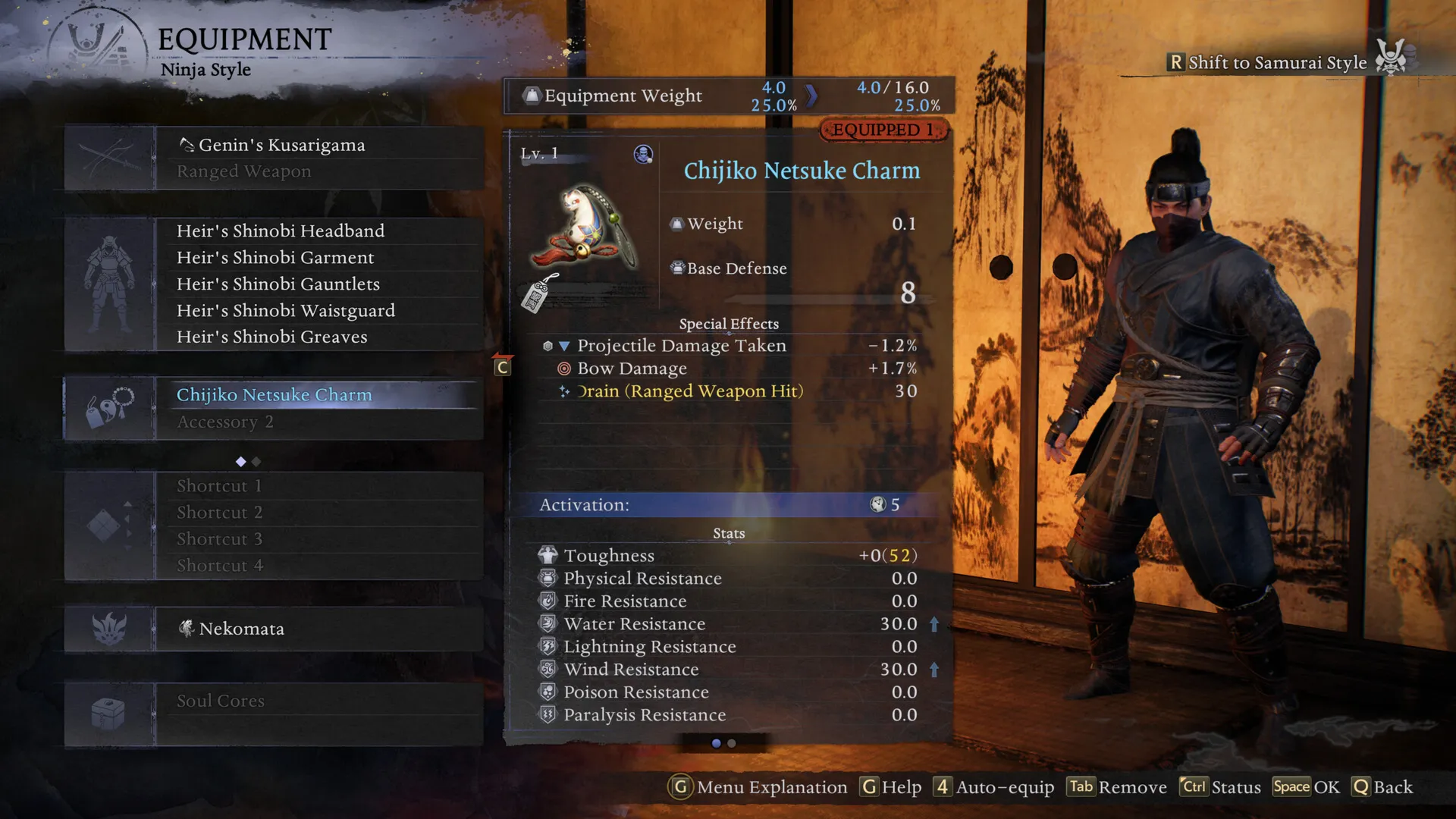
Task: Select the Chijiko Netsuke Charm accessory
Action: click(x=274, y=395)
